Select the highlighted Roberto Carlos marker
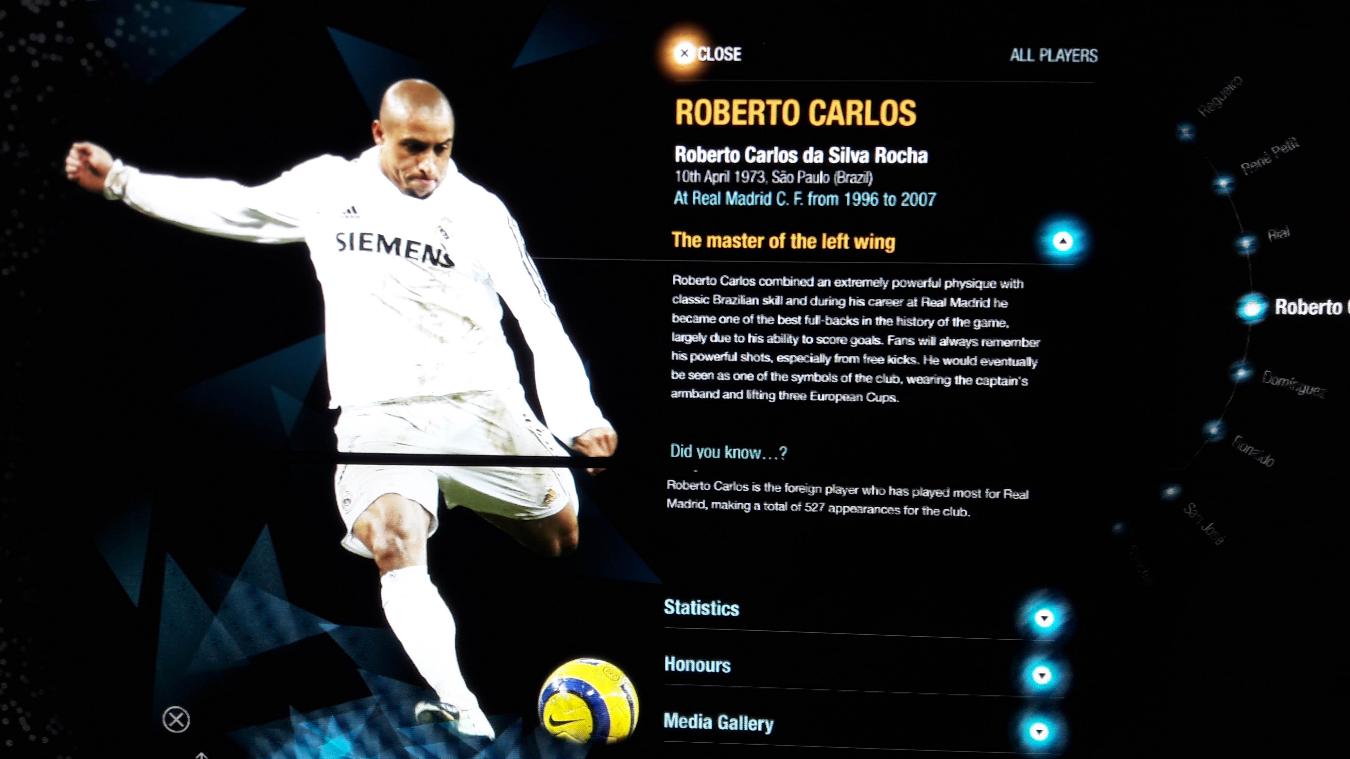 coord(1252,308)
